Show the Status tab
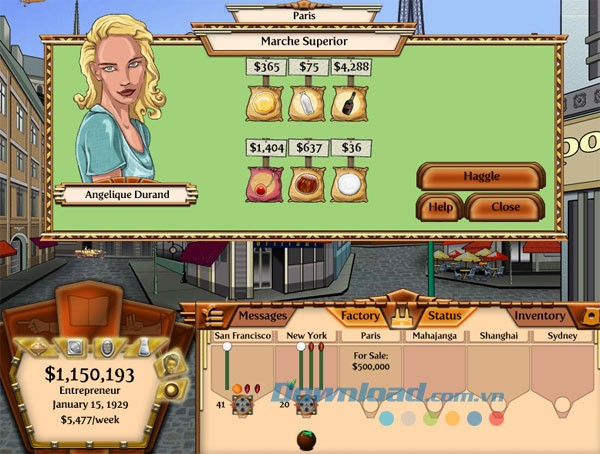Image resolution: width=600 pixels, height=454 pixels. click(x=444, y=316)
